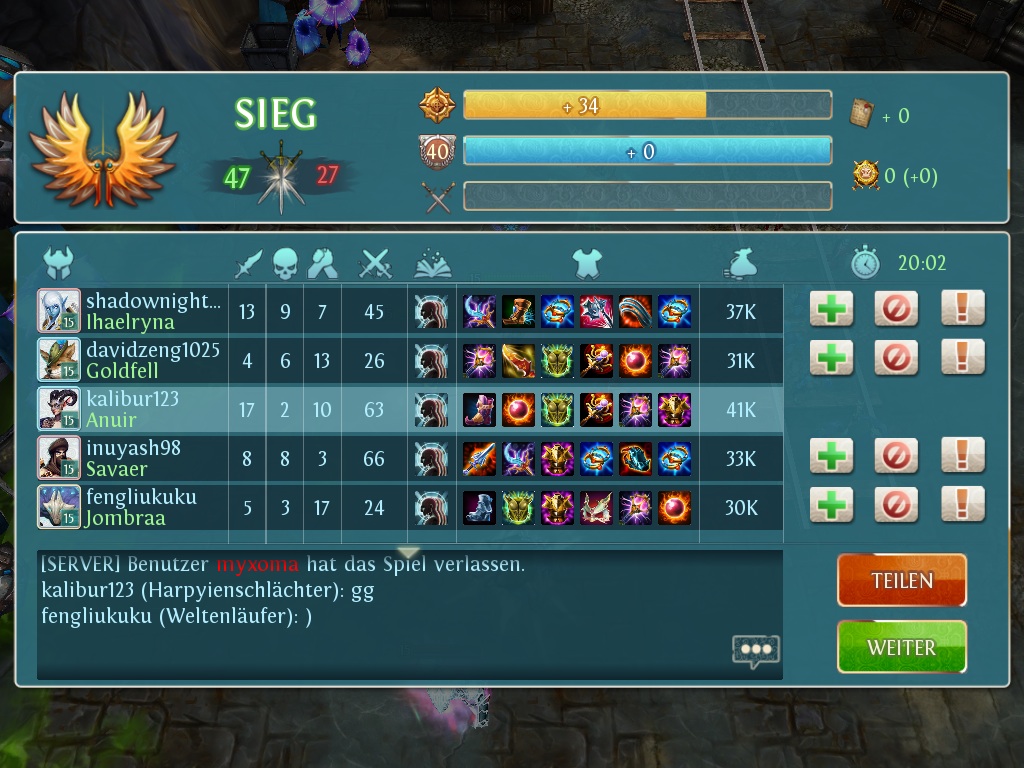The width and height of the screenshot is (1024, 768).
Task: Expand the chat log arrow
Action: coord(408,553)
